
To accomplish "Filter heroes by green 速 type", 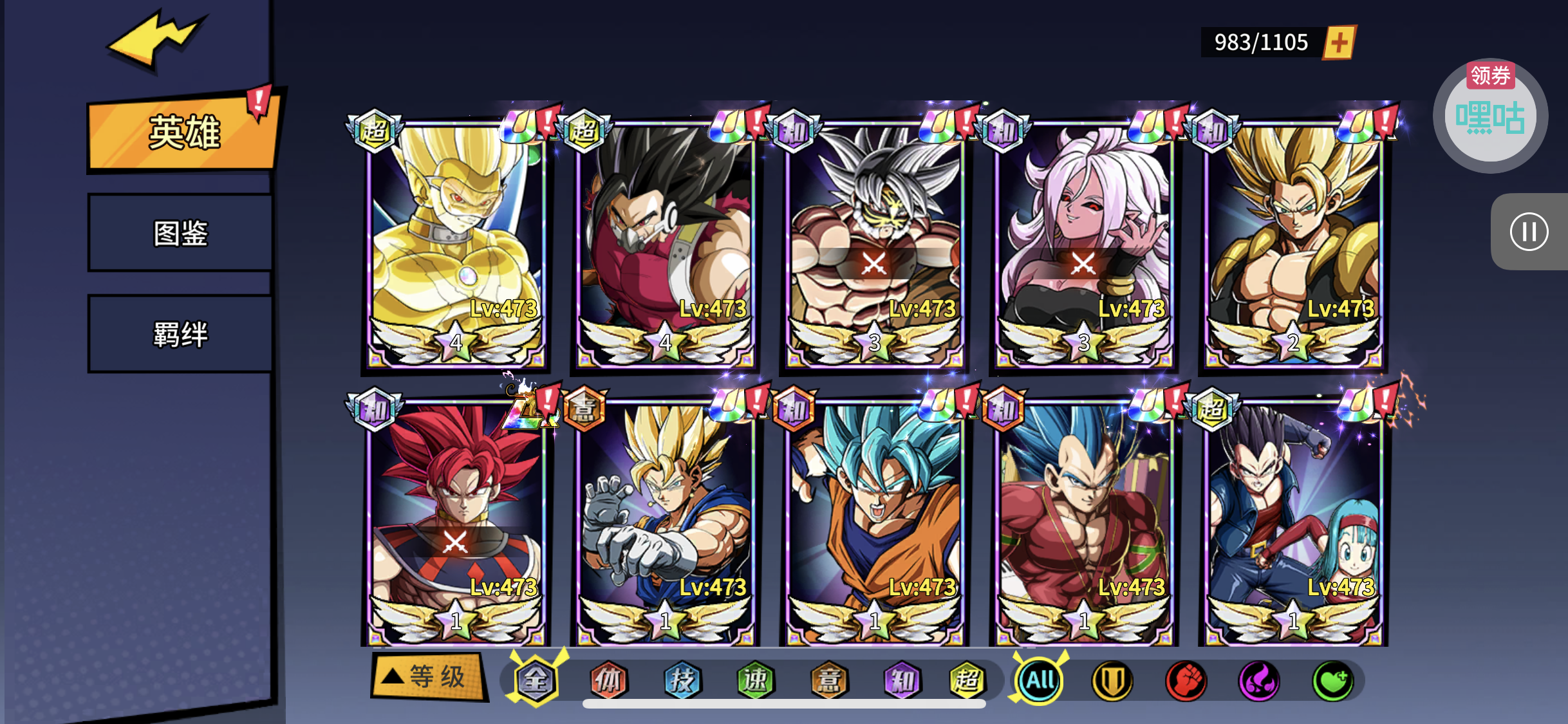I will [755, 680].
